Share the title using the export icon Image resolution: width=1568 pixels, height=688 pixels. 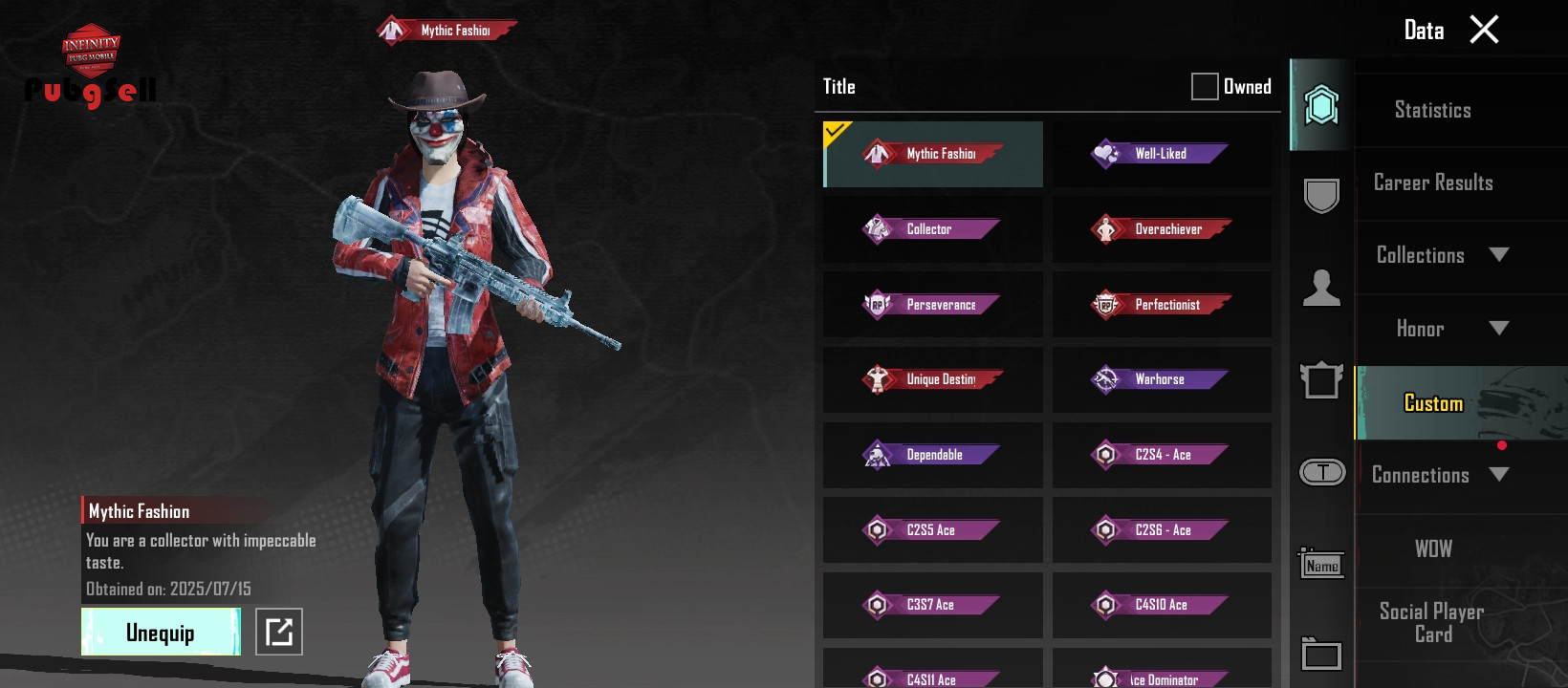[x=279, y=632]
